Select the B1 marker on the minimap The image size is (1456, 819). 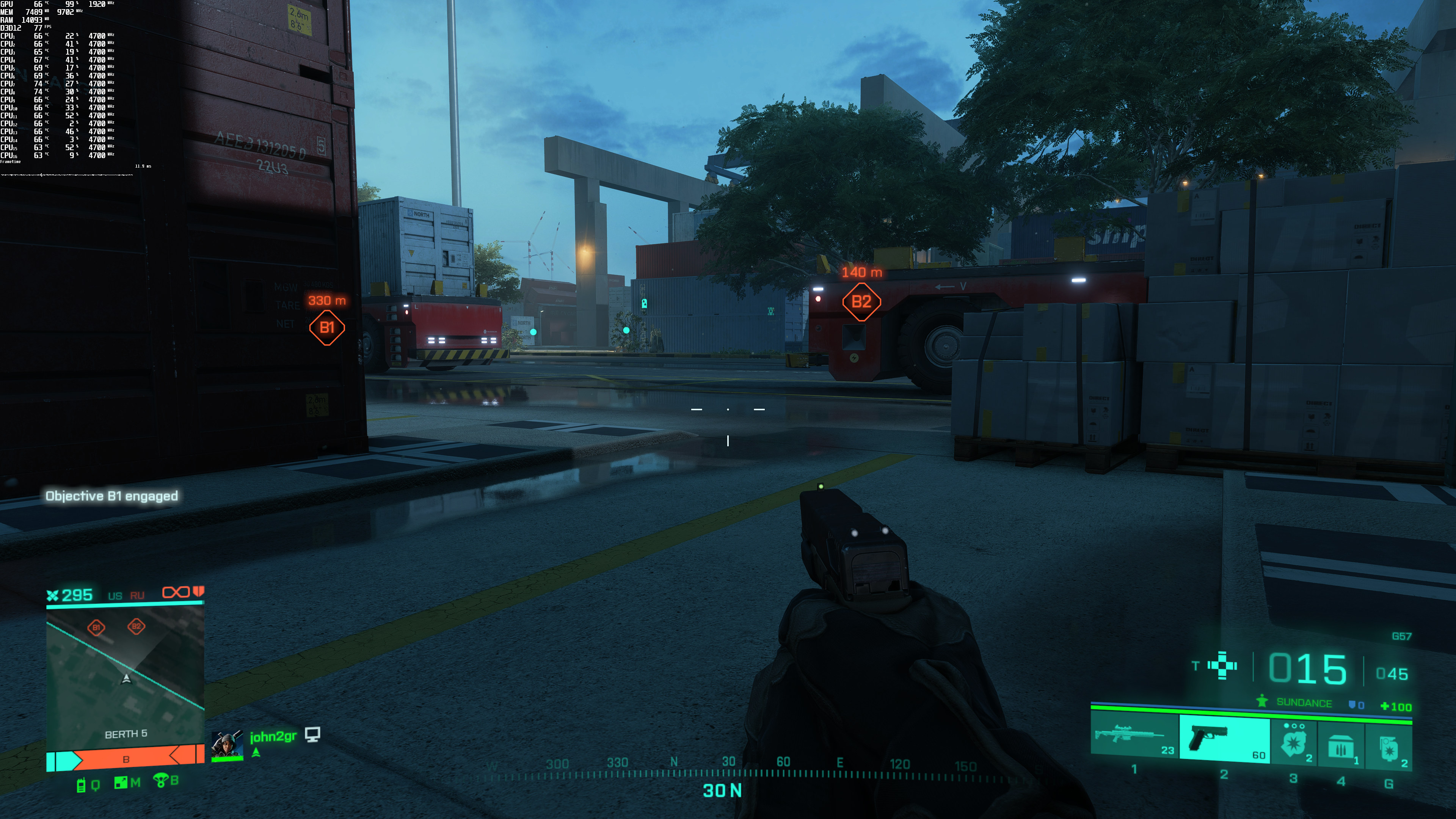96,628
